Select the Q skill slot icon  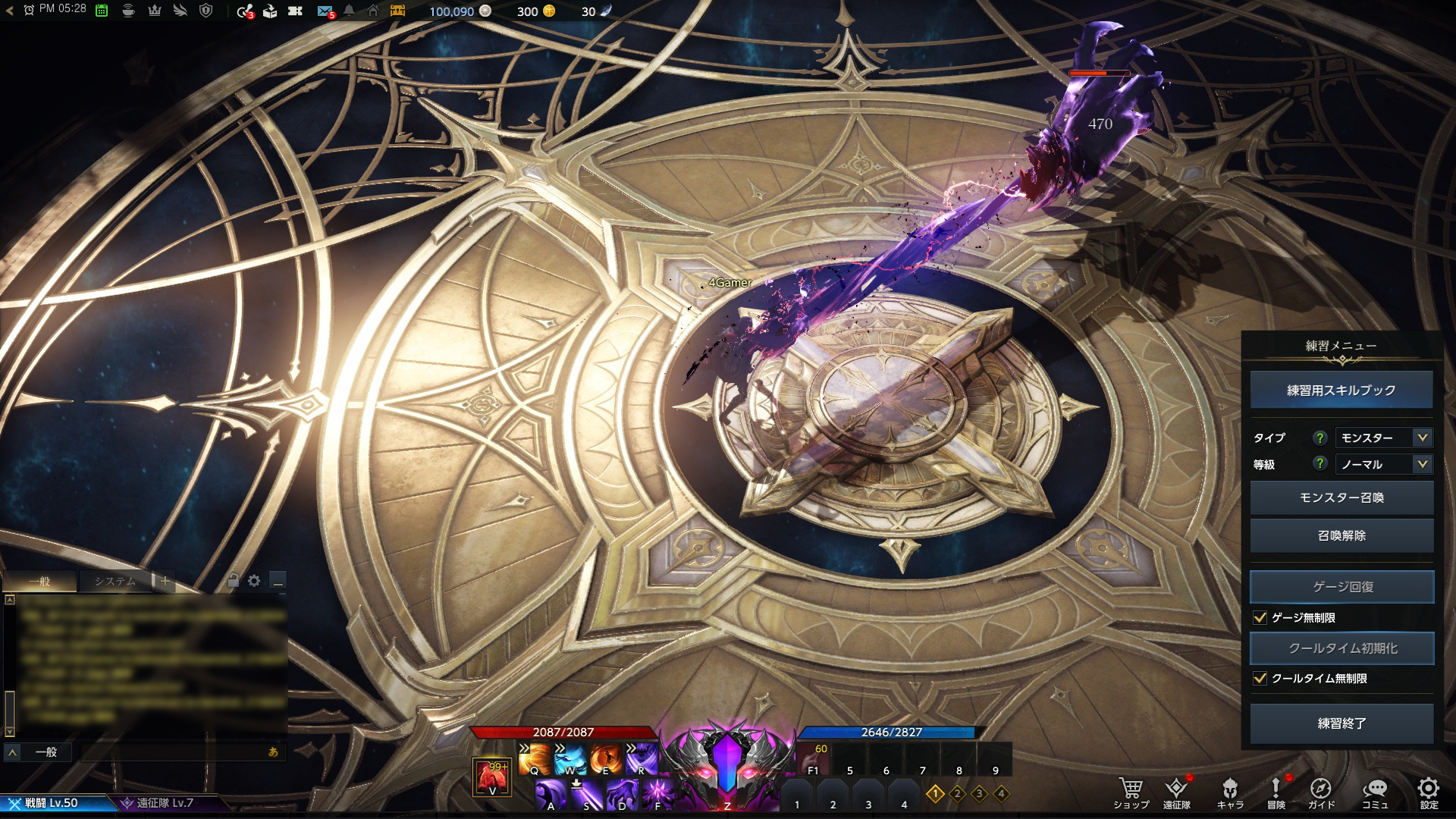[x=534, y=758]
